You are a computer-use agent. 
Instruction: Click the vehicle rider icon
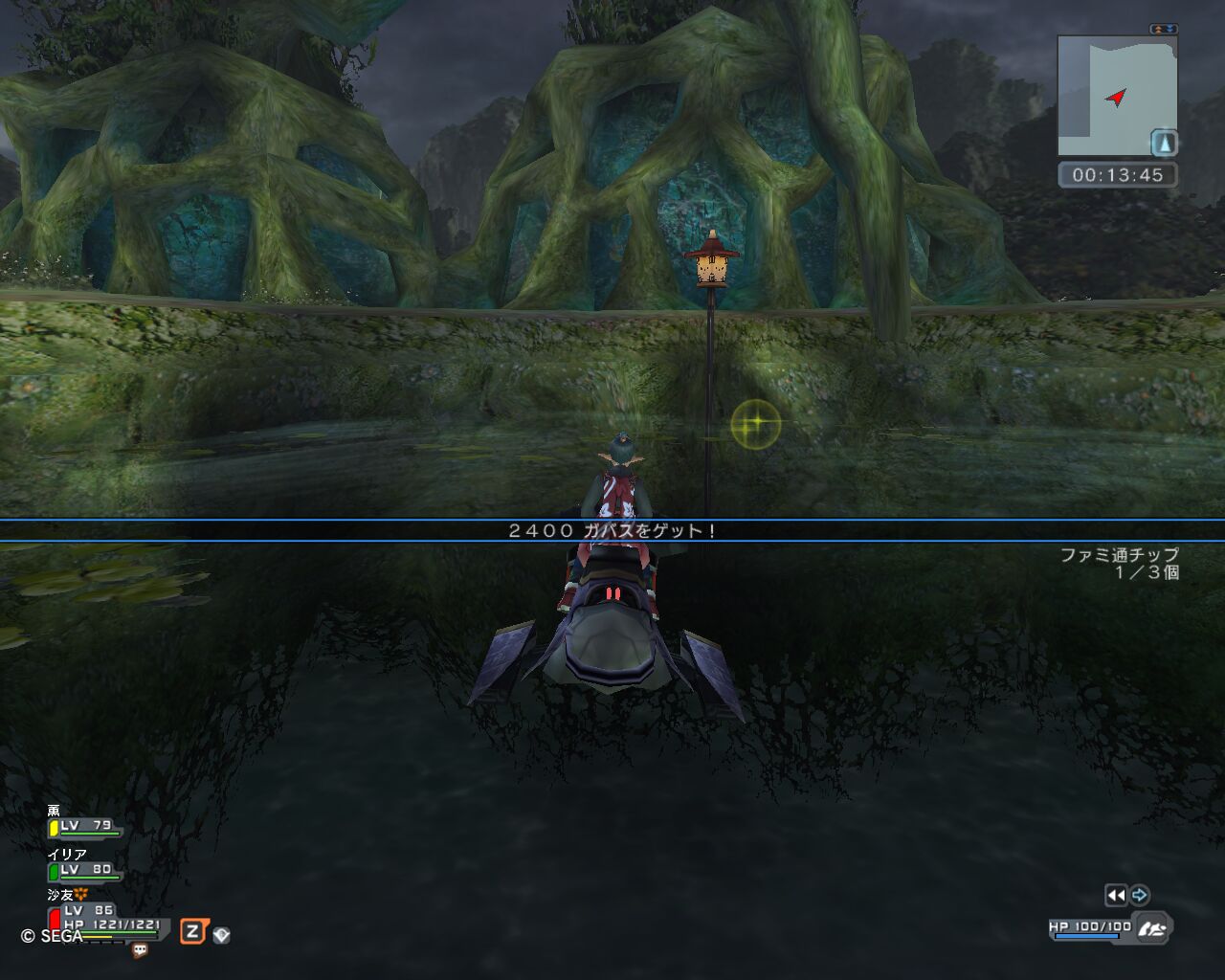(x=1152, y=927)
